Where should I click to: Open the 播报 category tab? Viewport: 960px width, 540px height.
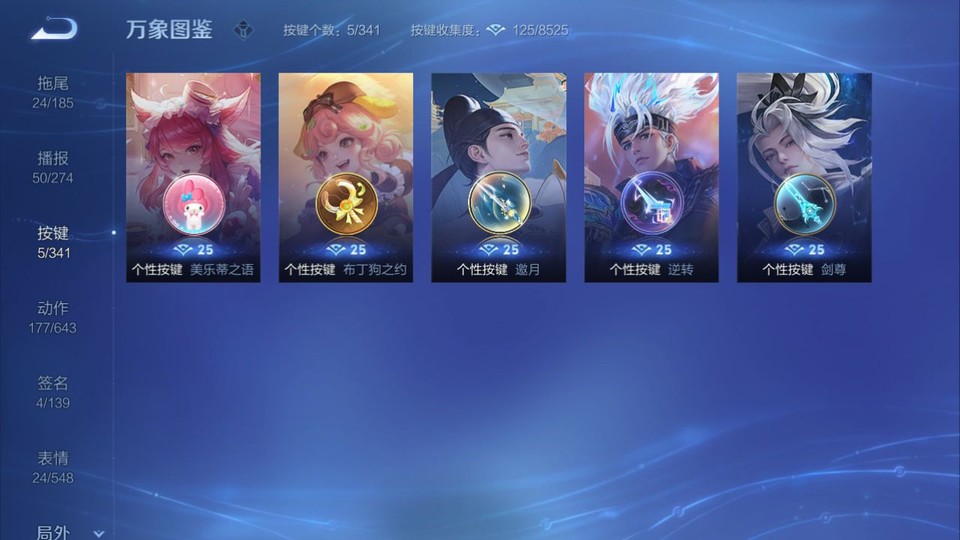pyautogui.click(x=53, y=166)
